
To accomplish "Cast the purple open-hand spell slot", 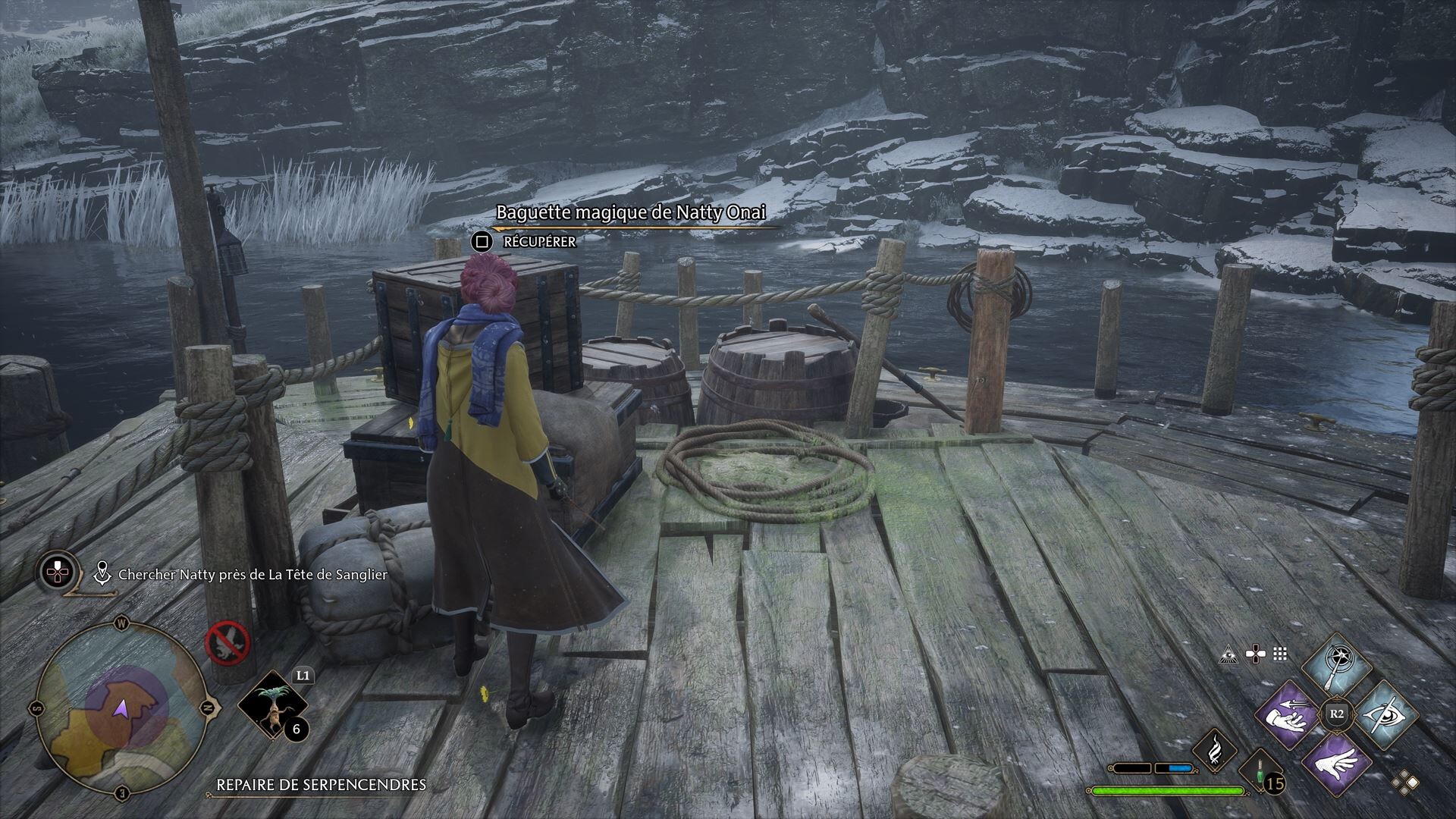I will [x=1337, y=762].
